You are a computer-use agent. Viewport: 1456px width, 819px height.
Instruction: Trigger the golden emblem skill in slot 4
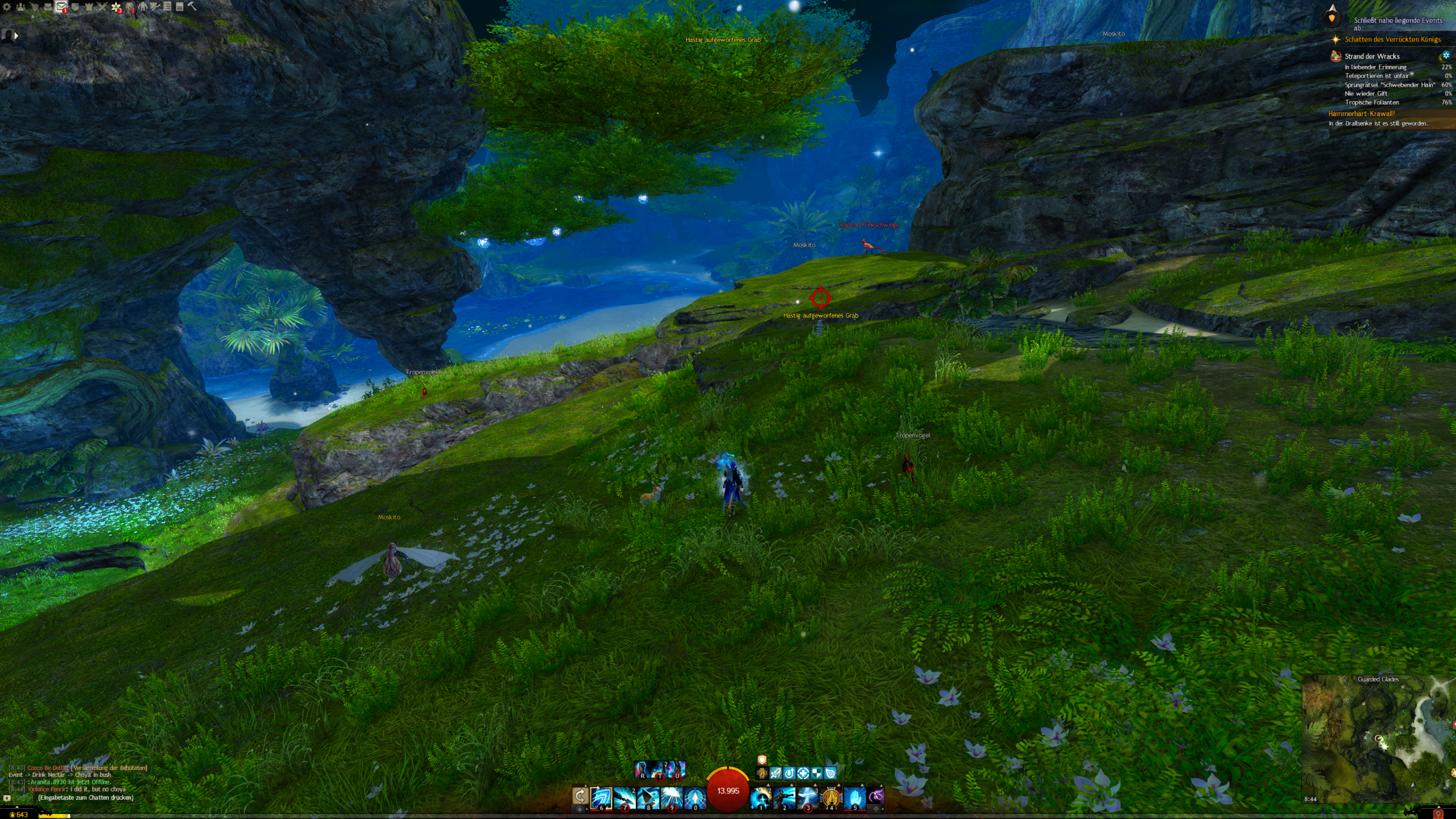(x=831, y=797)
